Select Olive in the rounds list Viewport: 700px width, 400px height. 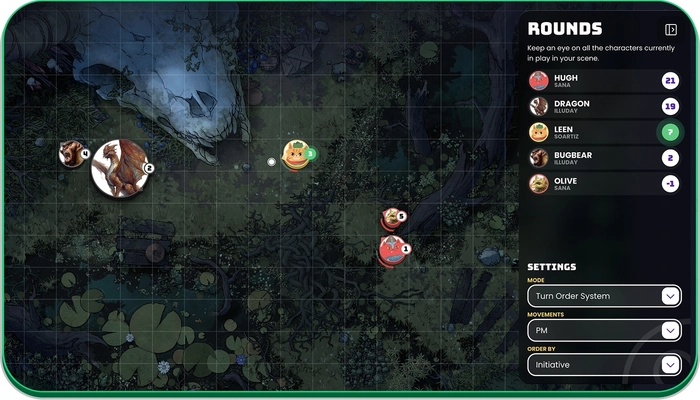pyautogui.click(x=599, y=184)
